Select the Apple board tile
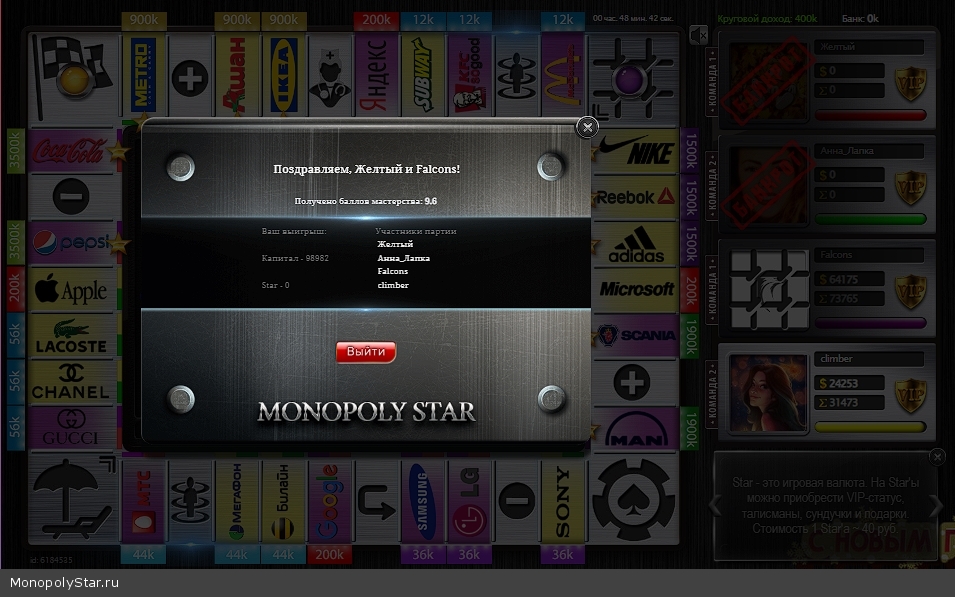This screenshot has height=597, width=955. (x=70, y=291)
